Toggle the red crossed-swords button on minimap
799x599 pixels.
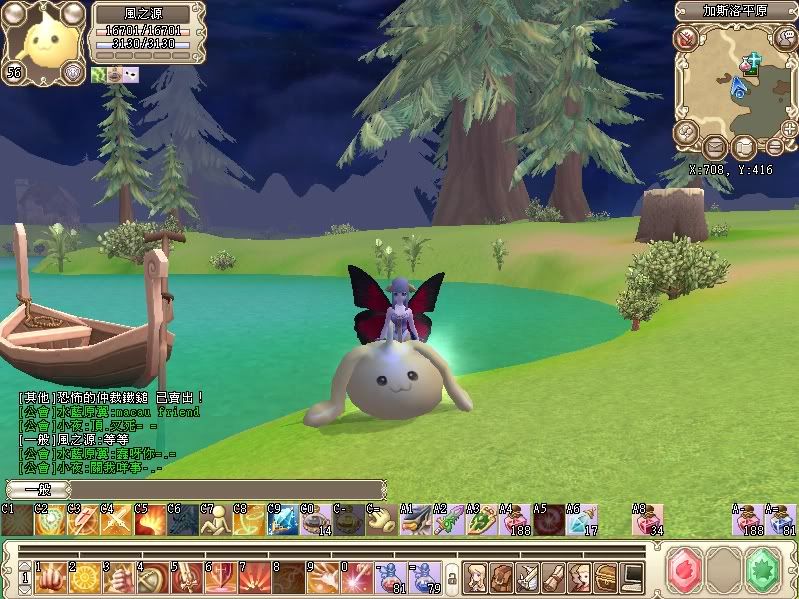(x=686, y=39)
